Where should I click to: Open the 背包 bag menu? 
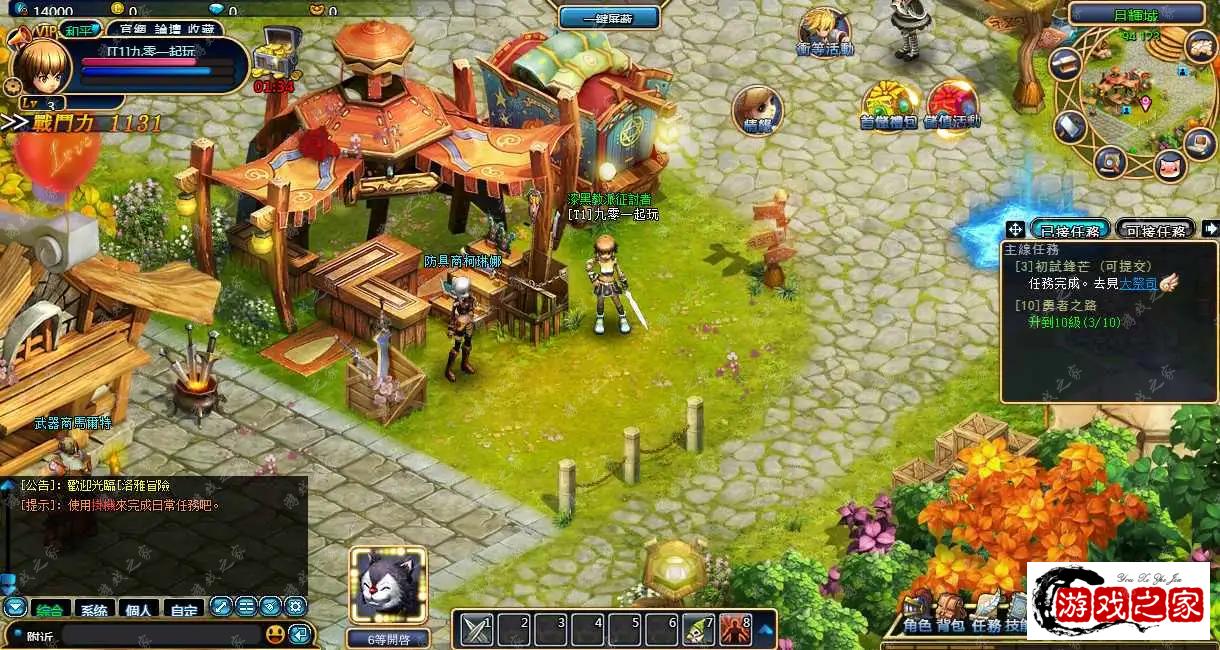tap(950, 626)
